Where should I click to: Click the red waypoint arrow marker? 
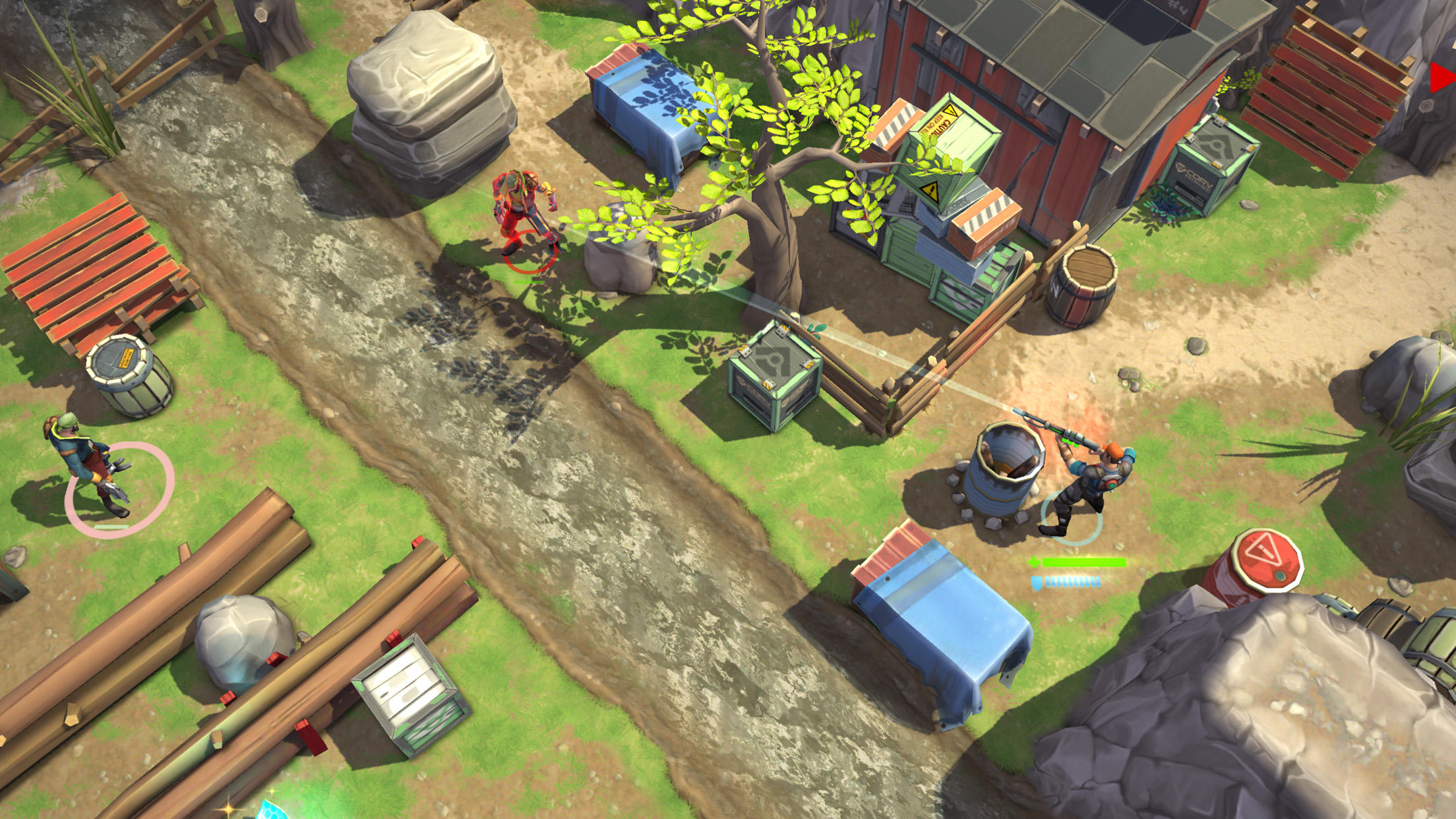[x=1444, y=79]
